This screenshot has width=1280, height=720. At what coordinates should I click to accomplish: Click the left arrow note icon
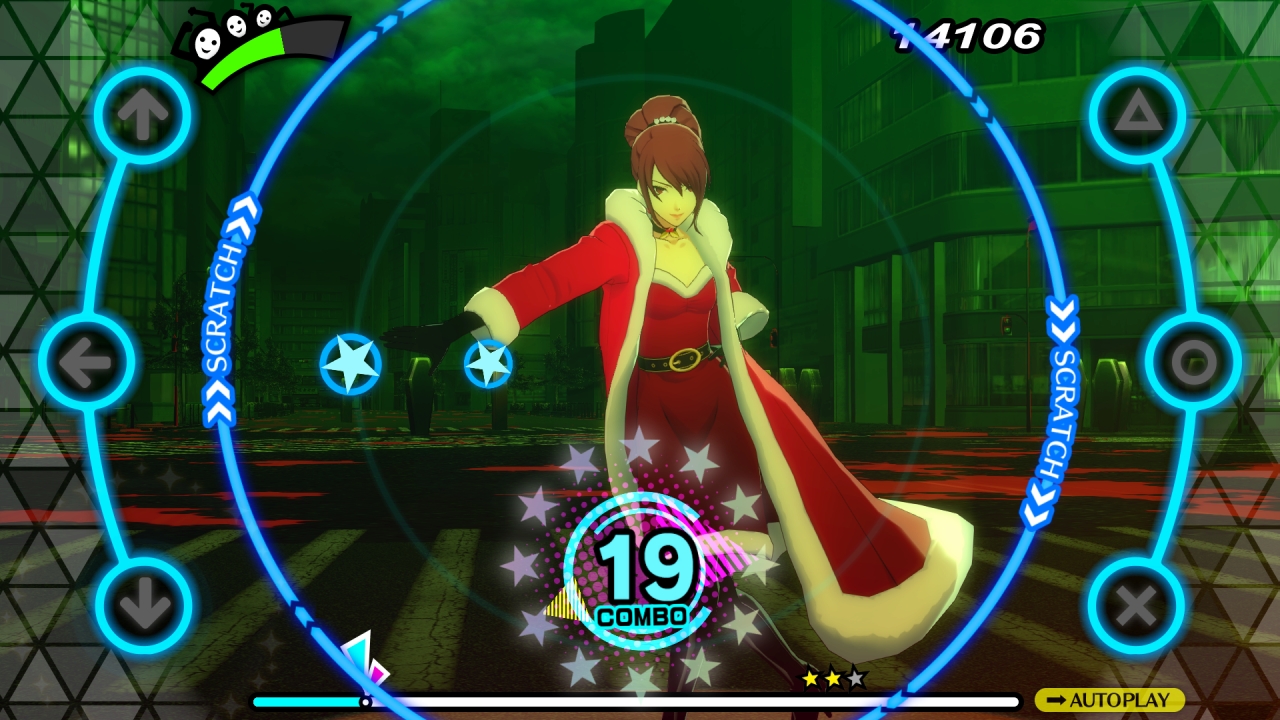[x=89, y=363]
